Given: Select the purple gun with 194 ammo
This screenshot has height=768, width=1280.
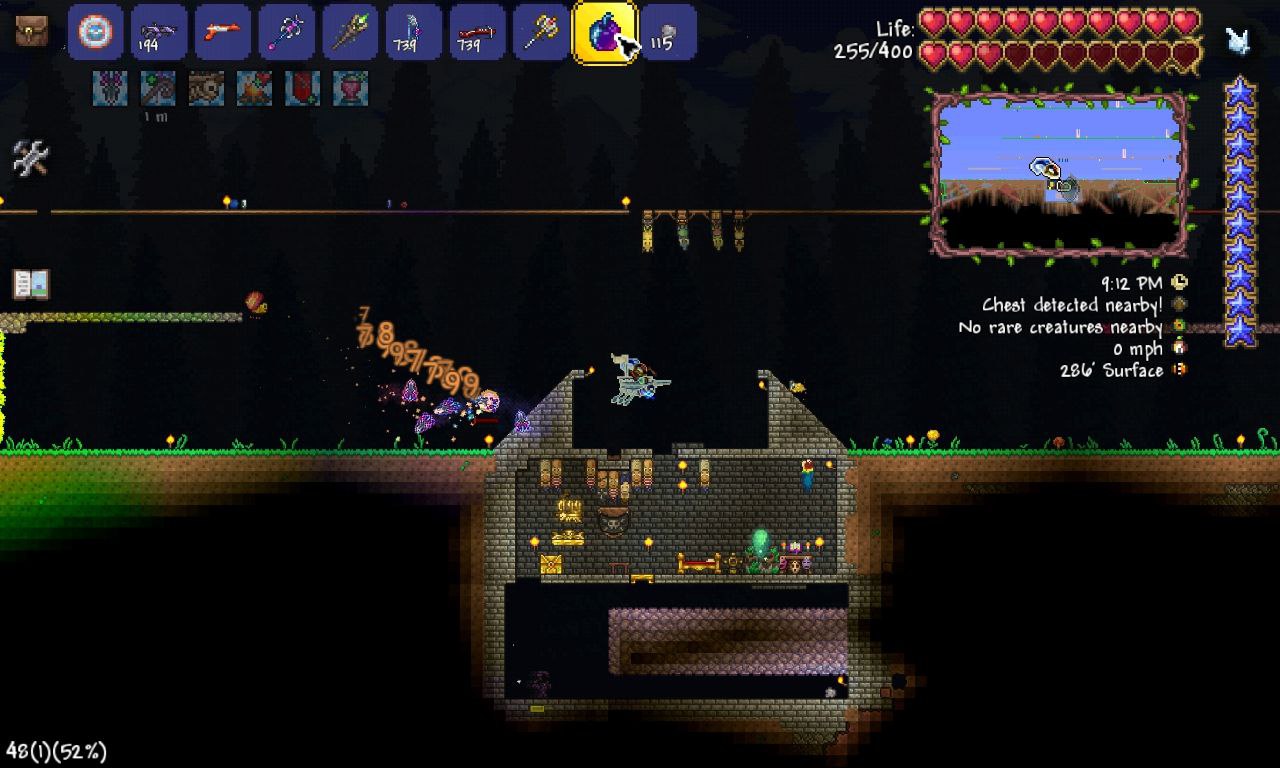Looking at the screenshot, I should [x=157, y=32].
